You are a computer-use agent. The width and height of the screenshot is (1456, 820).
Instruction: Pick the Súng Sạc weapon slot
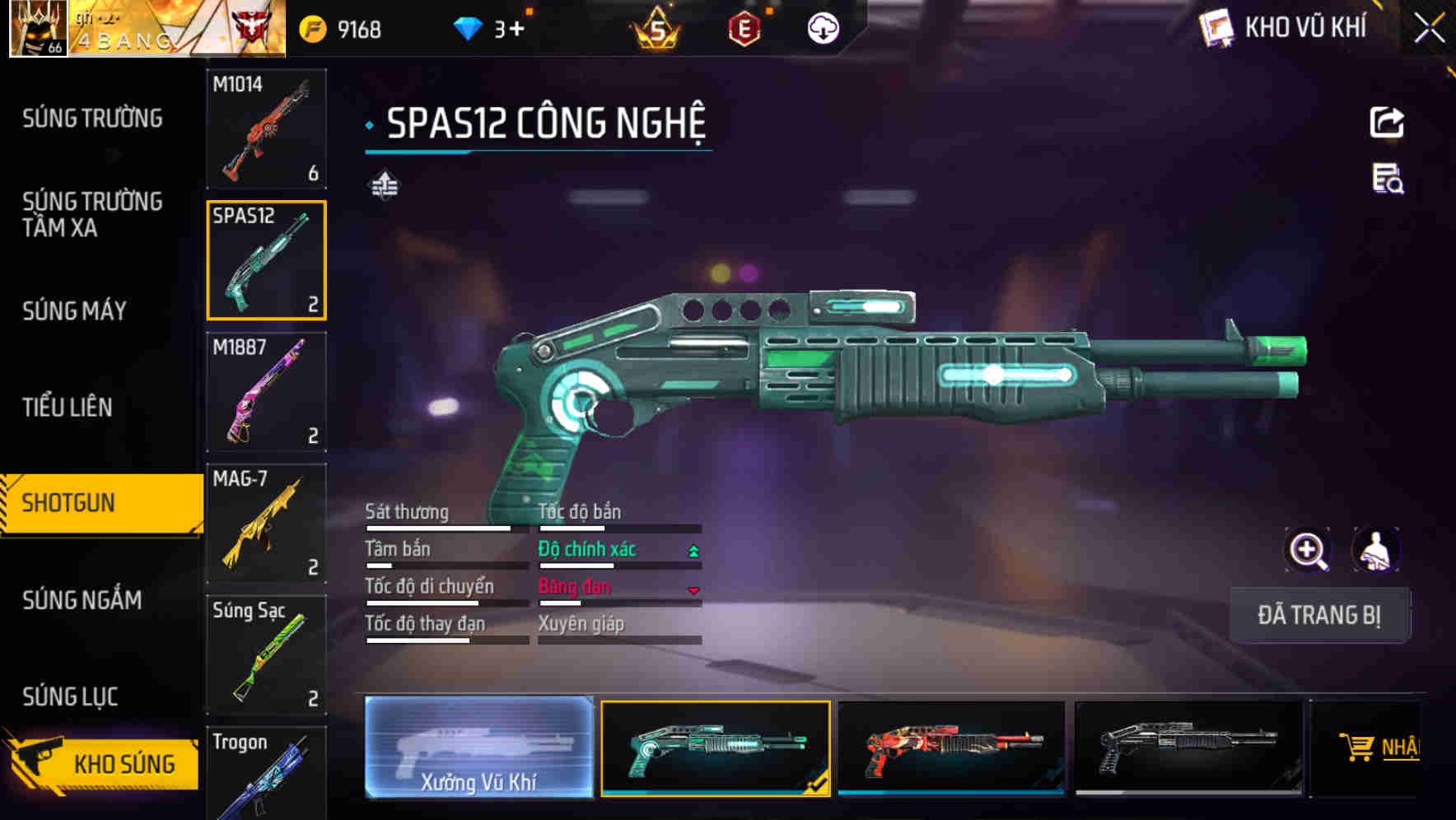[x=266, y=655]
